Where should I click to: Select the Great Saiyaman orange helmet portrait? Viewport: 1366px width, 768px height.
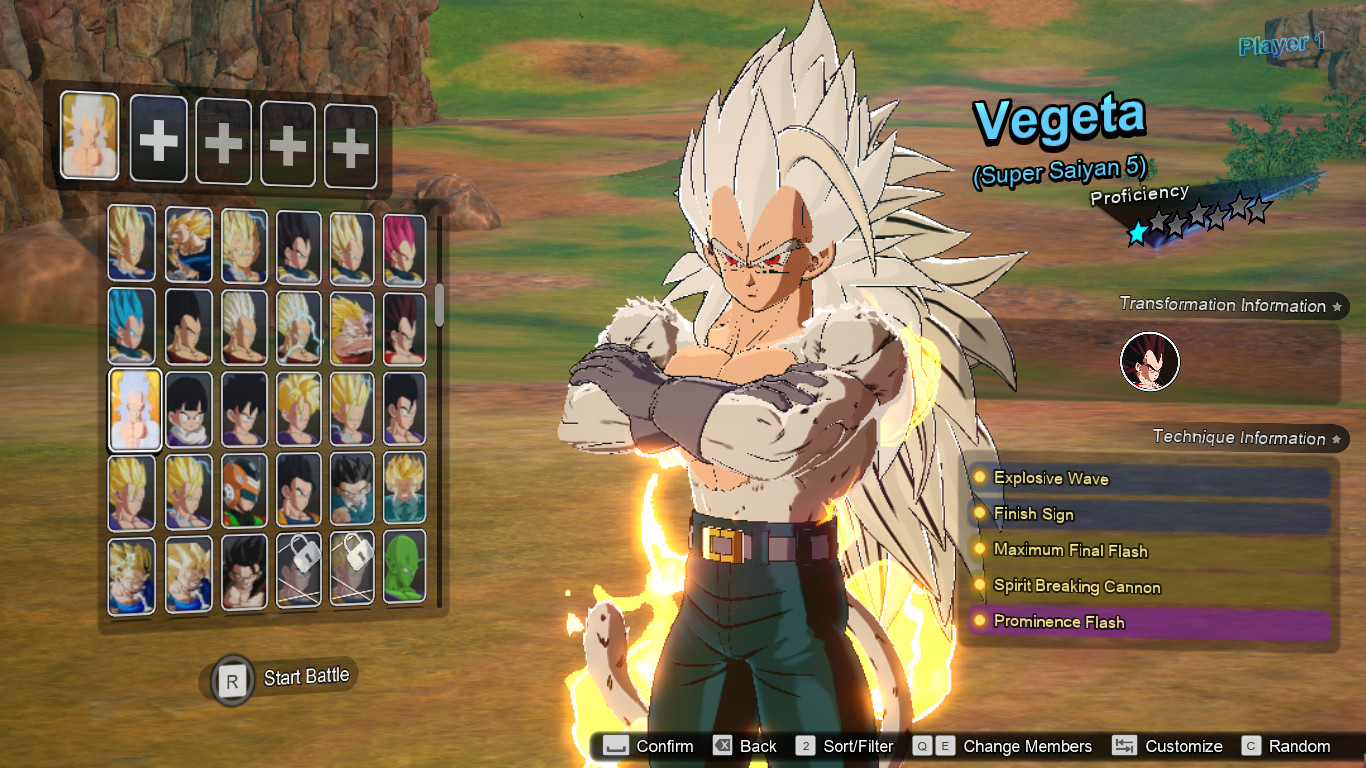click(244, 491)
